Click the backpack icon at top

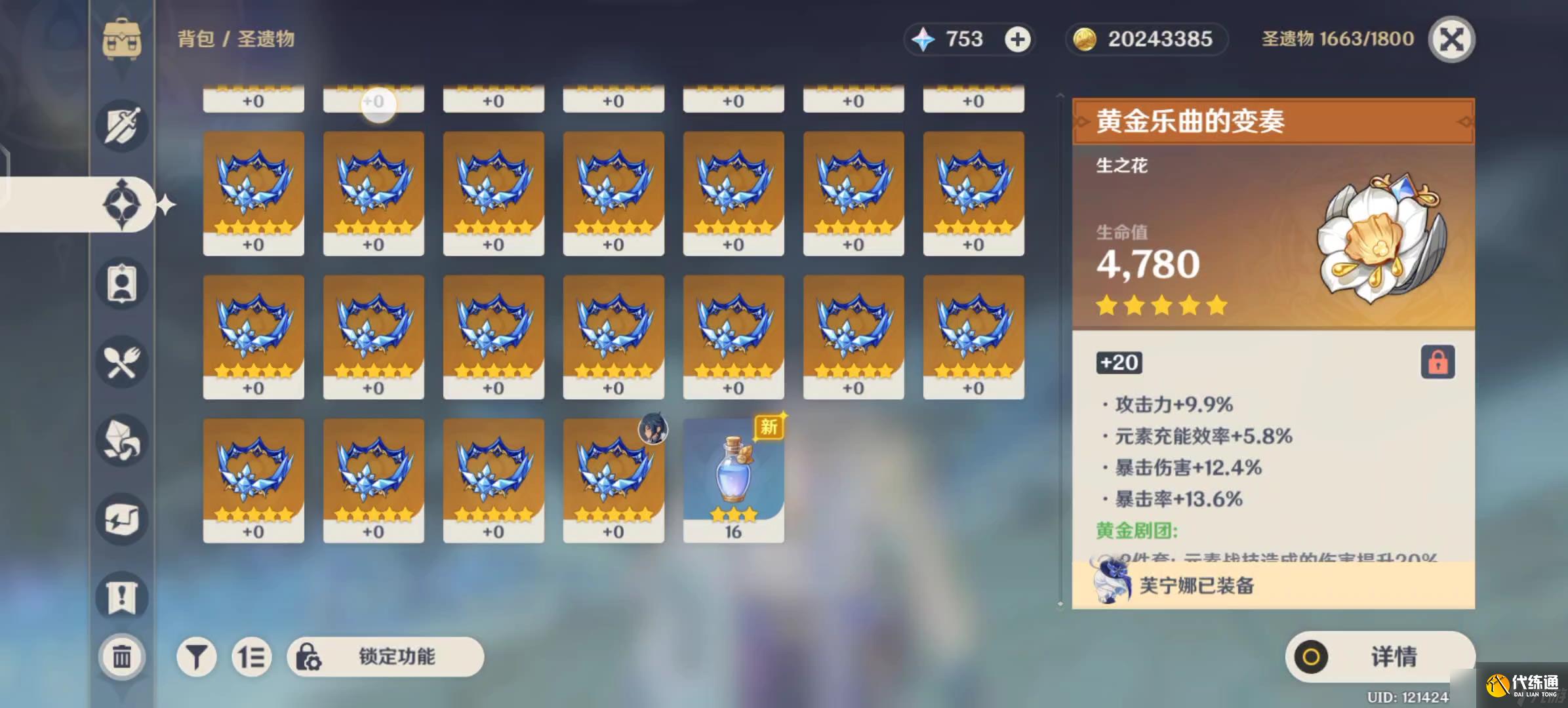[x=122, y=39]
